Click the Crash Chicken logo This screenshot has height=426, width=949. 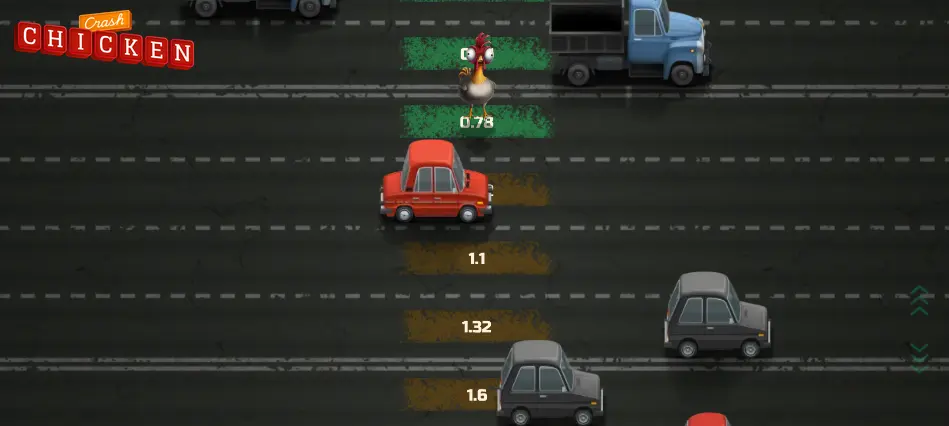(105, 41)
